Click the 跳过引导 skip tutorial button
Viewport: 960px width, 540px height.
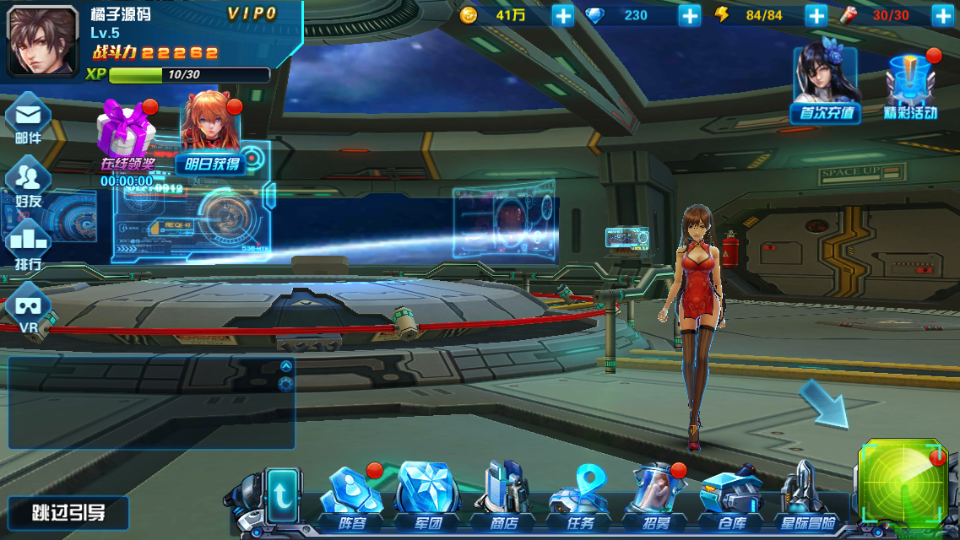[x=68, y=514]
